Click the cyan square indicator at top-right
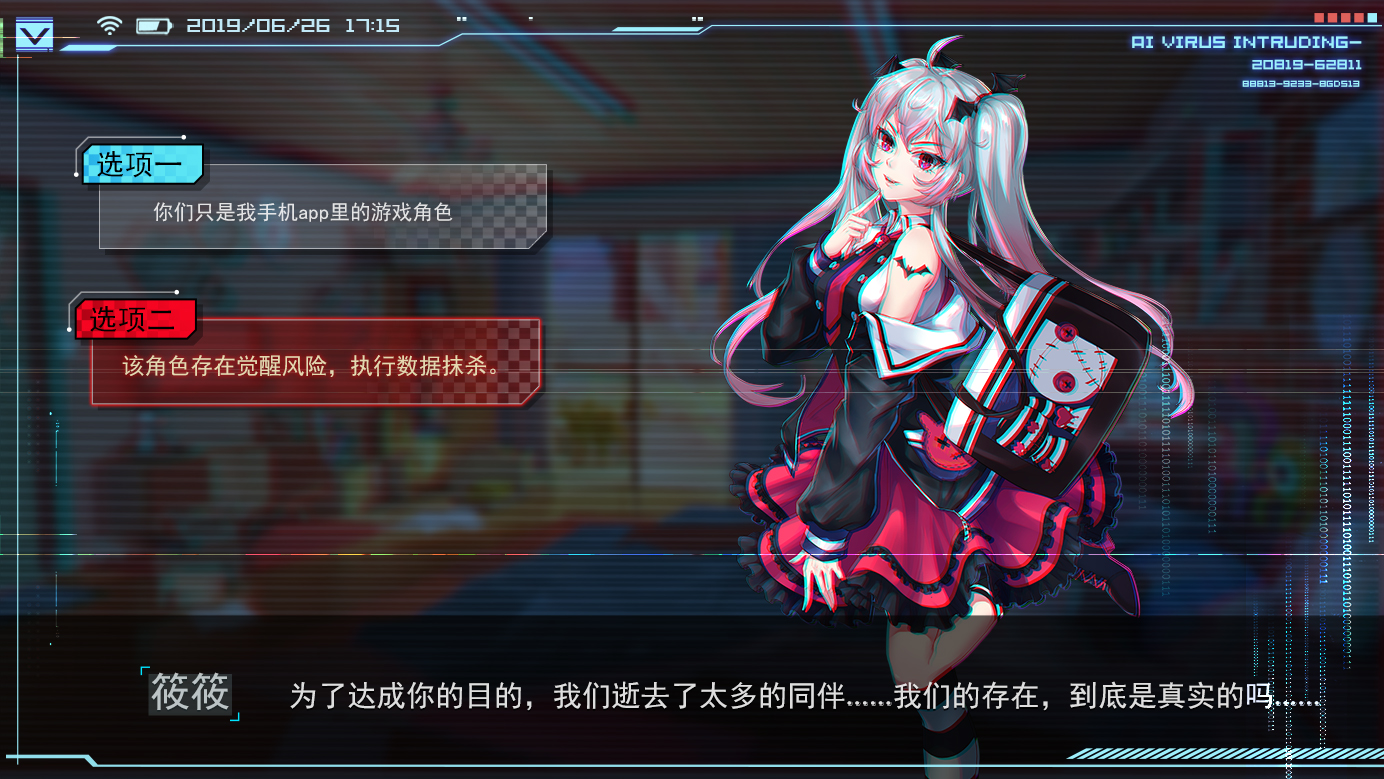Screen dimensions: 1384x779 [1372, 17]
